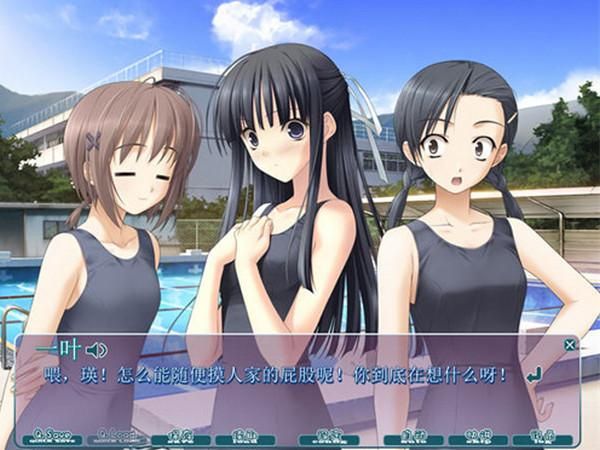Open the Log backlog button
The image size is (600, 450).
pos(541,437)
